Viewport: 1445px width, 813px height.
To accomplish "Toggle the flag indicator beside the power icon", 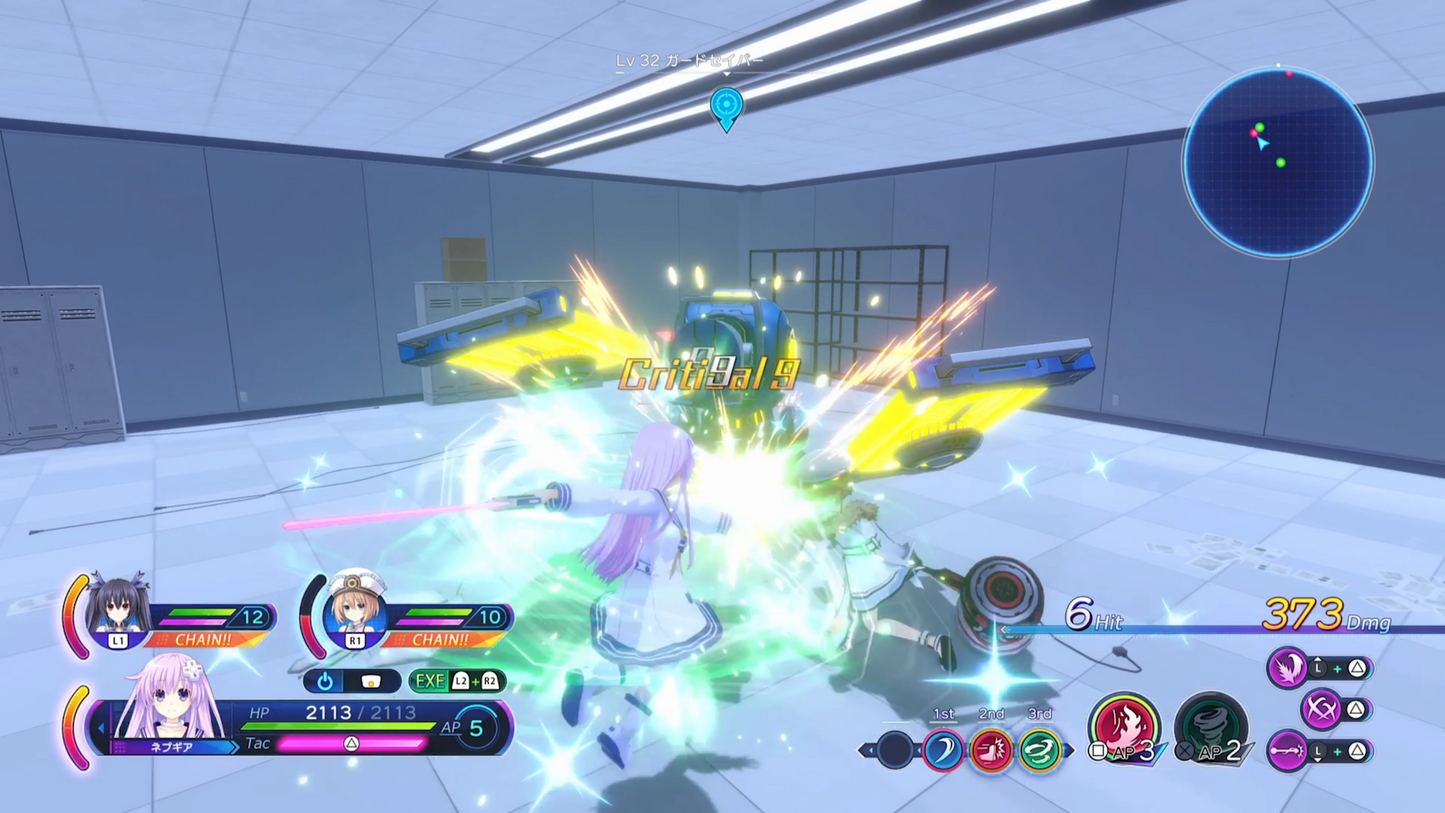I will pyautogui.click(x=370, y=681).
